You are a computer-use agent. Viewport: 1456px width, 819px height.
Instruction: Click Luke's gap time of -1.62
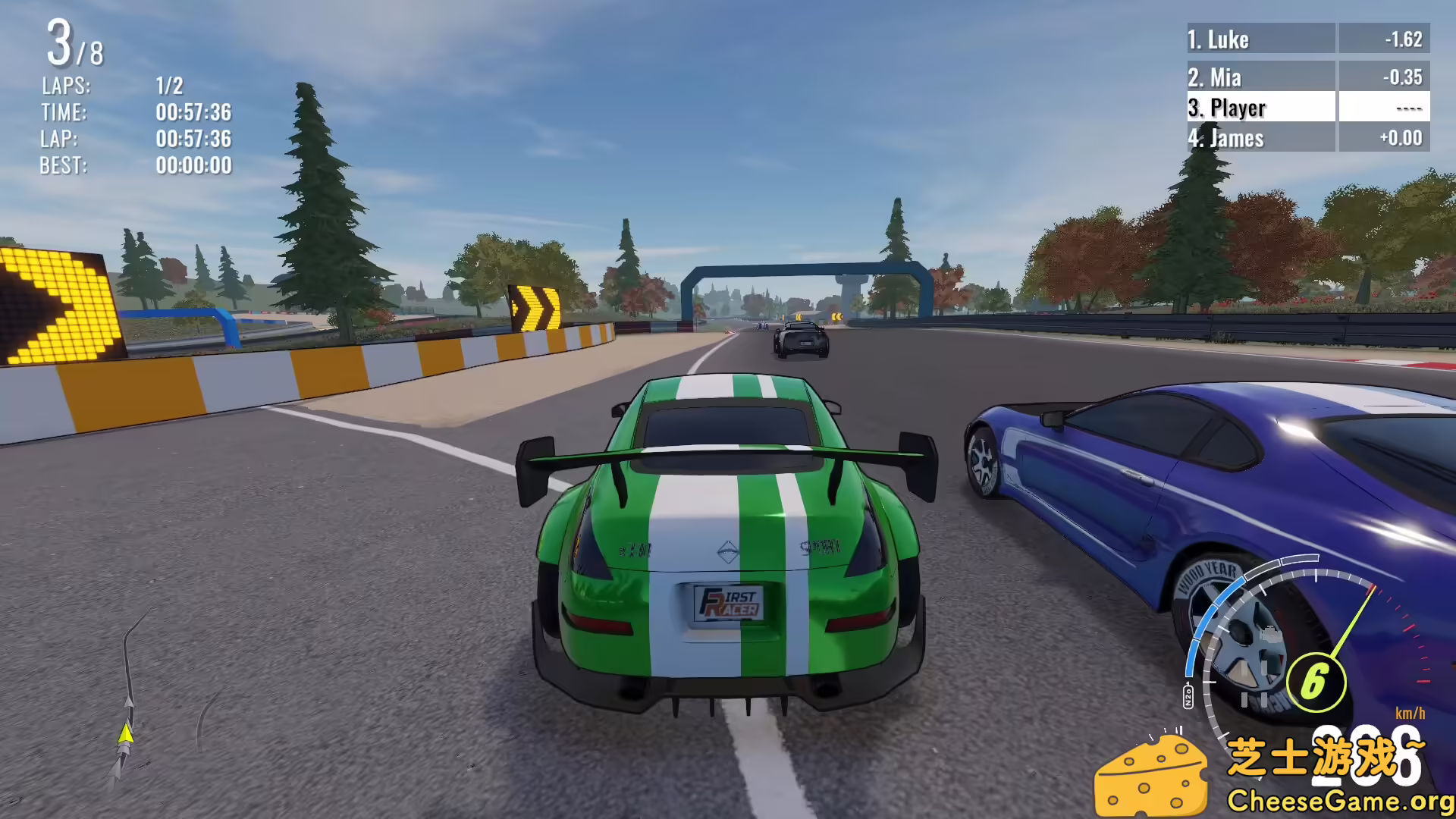1401,39
